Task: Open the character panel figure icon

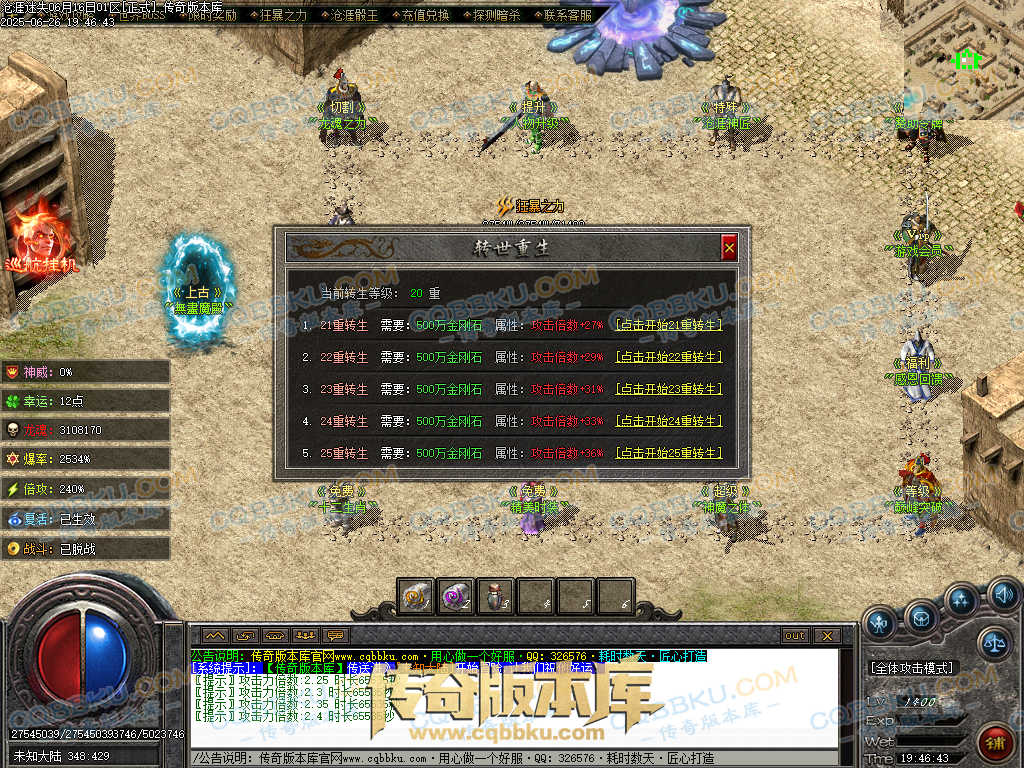Action: 880,624
